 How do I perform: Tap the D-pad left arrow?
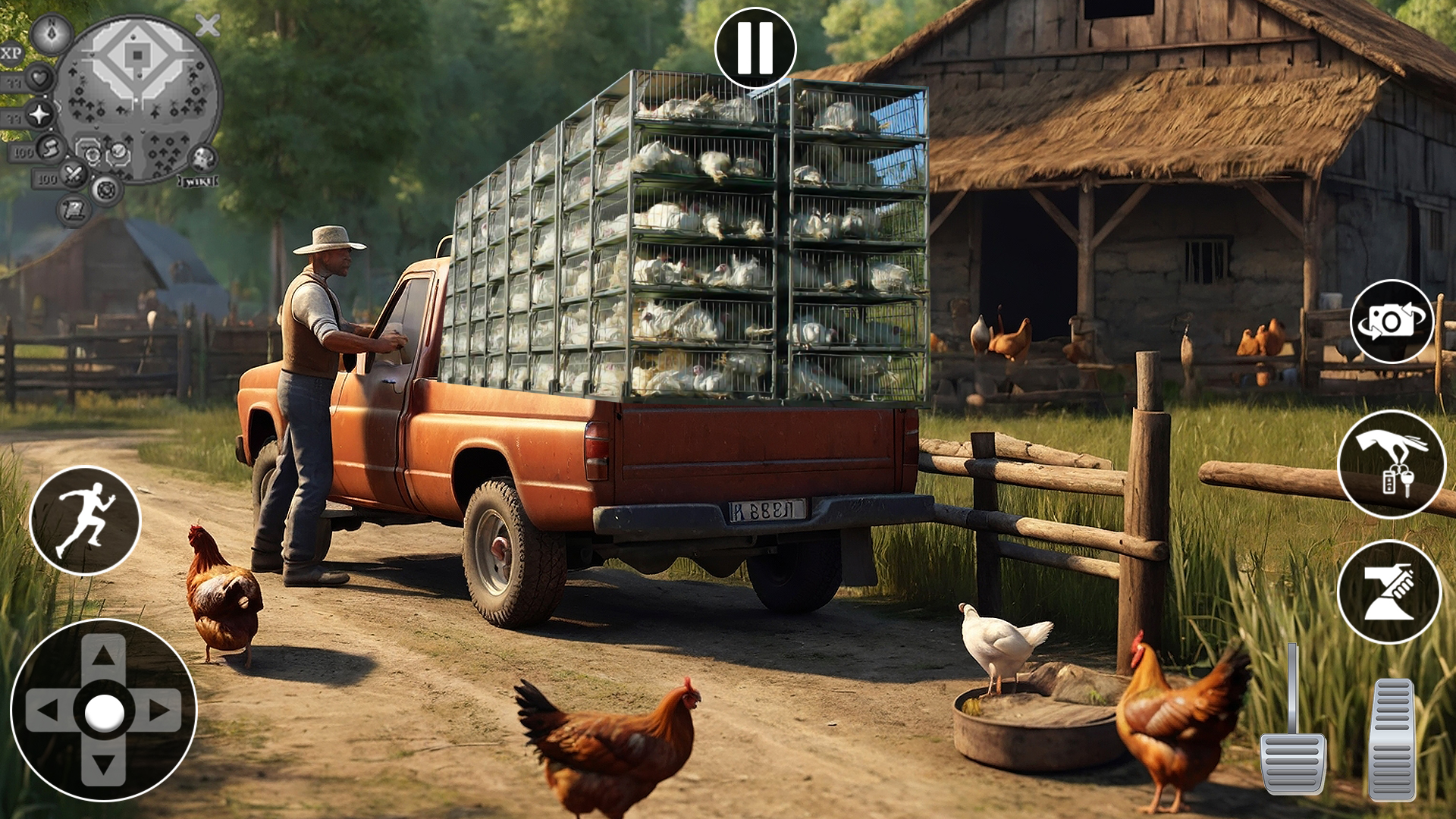pyautogui.click(x=47, y=711)
